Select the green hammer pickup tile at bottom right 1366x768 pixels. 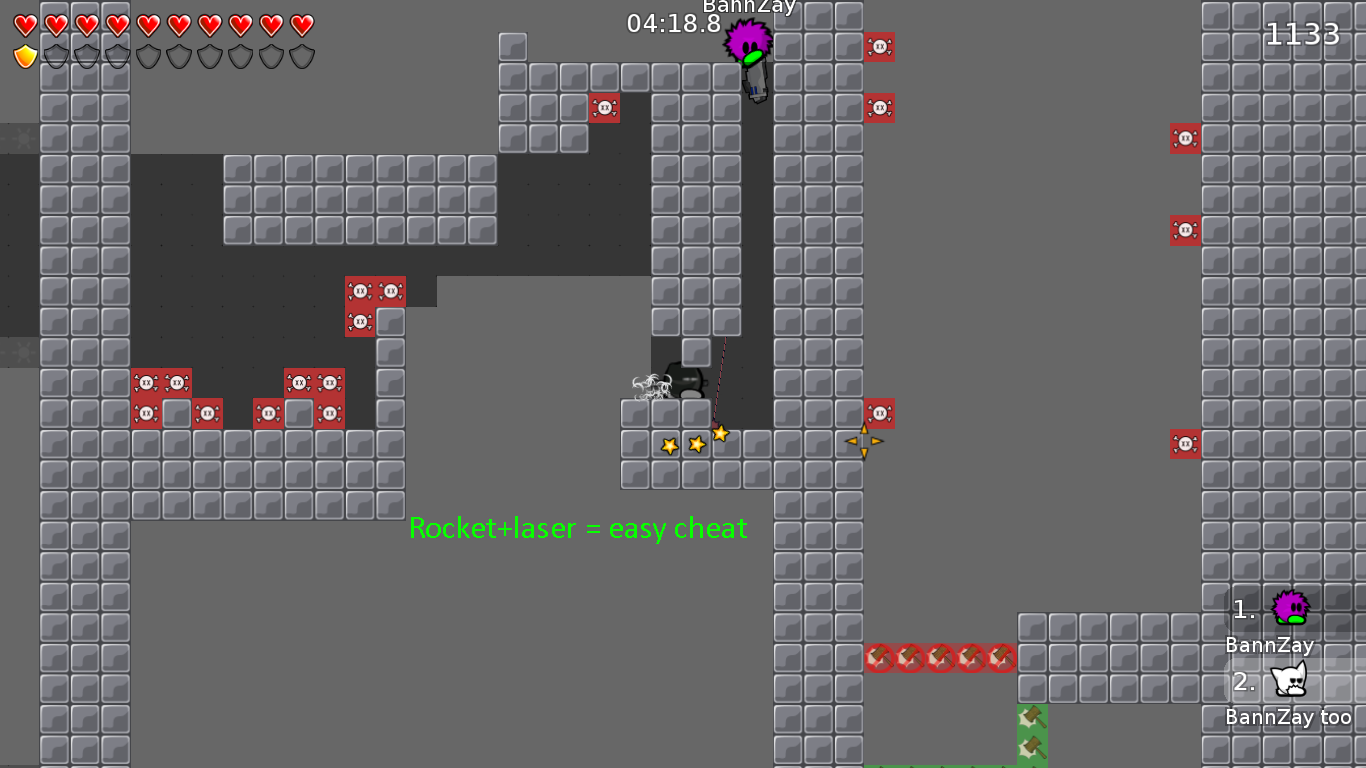click(1030, 716)
